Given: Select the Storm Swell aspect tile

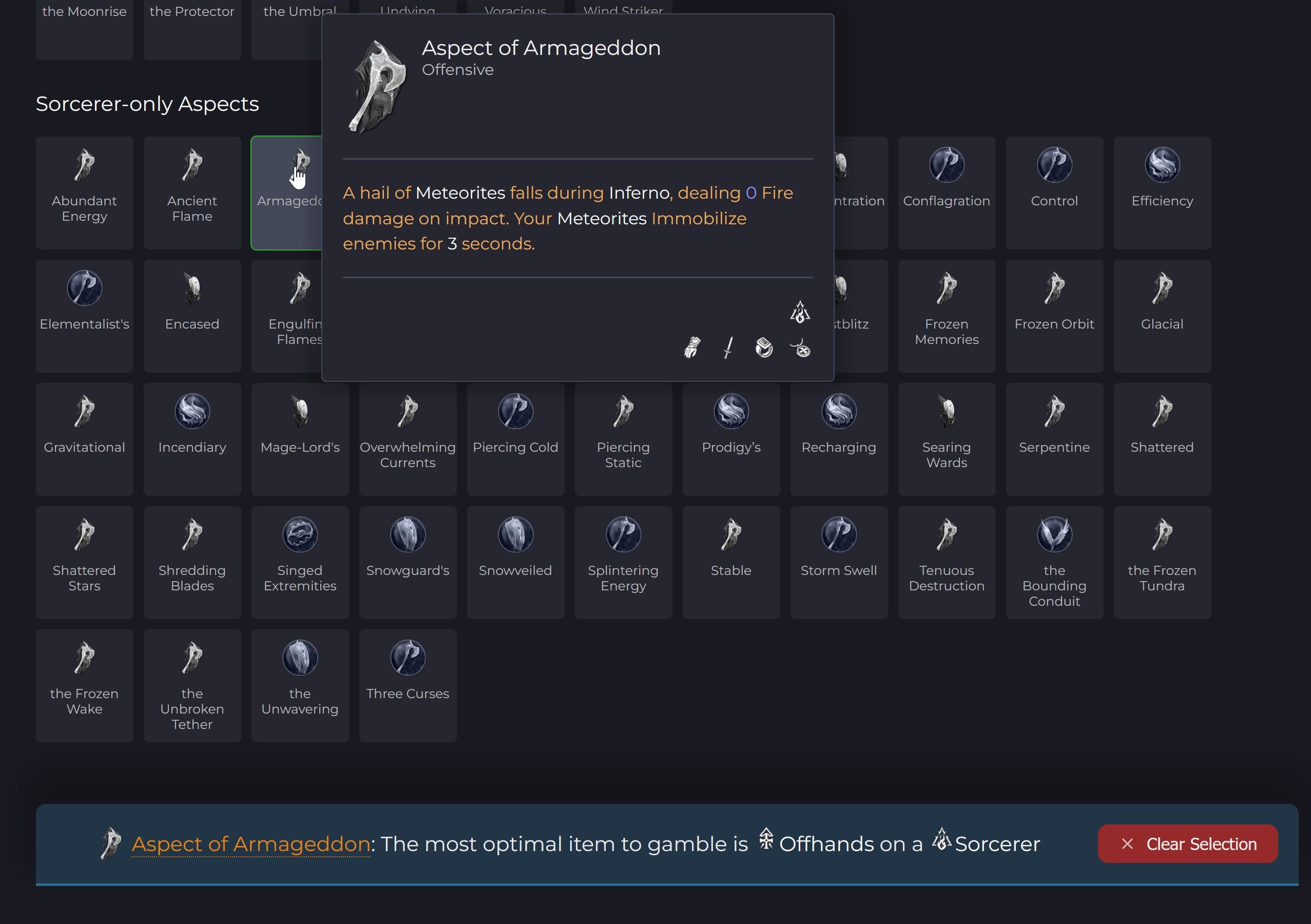Looking at the screenshot, I should click(839, 562).
